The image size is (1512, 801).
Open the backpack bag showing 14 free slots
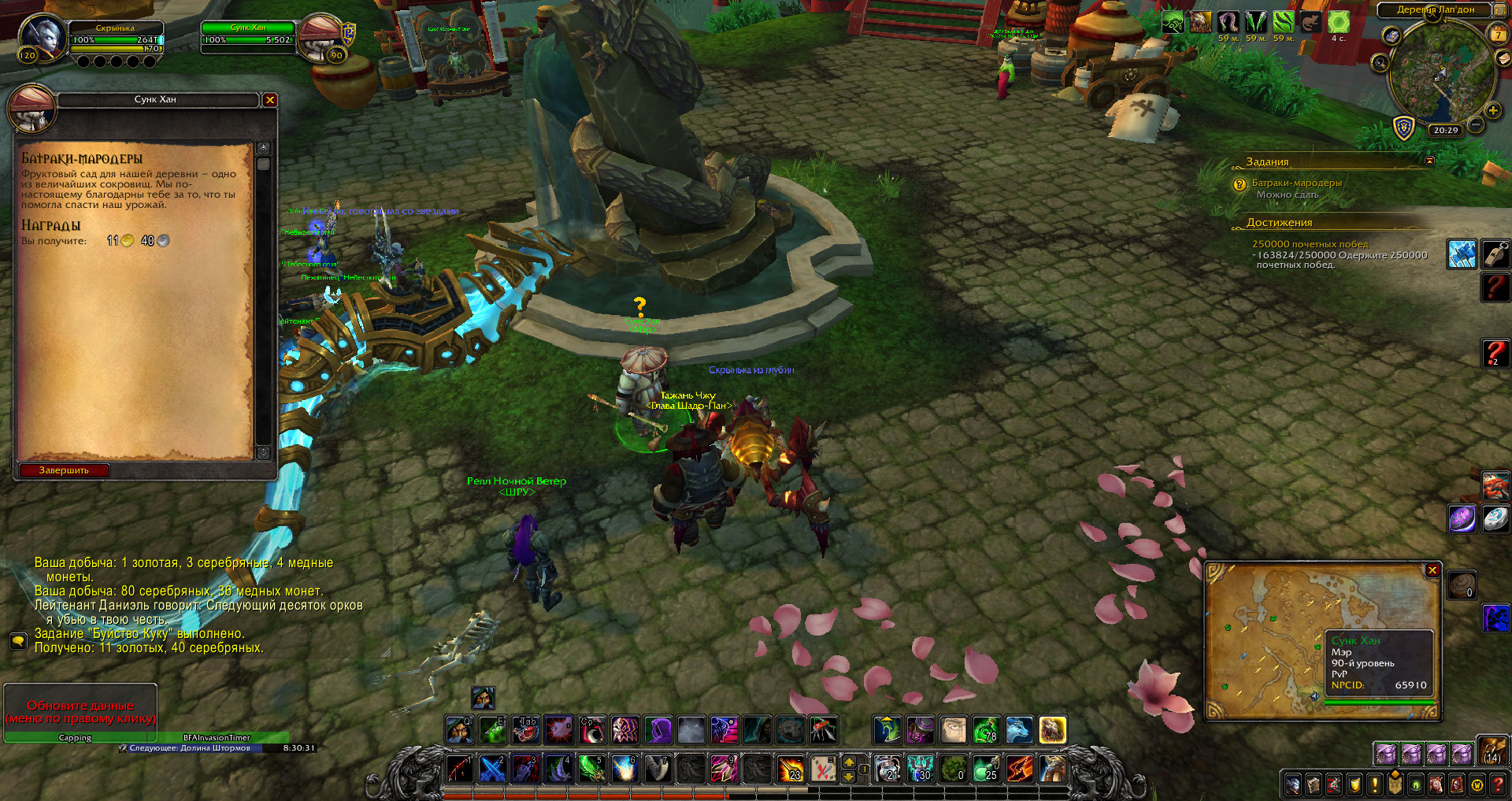point(1492,751)
